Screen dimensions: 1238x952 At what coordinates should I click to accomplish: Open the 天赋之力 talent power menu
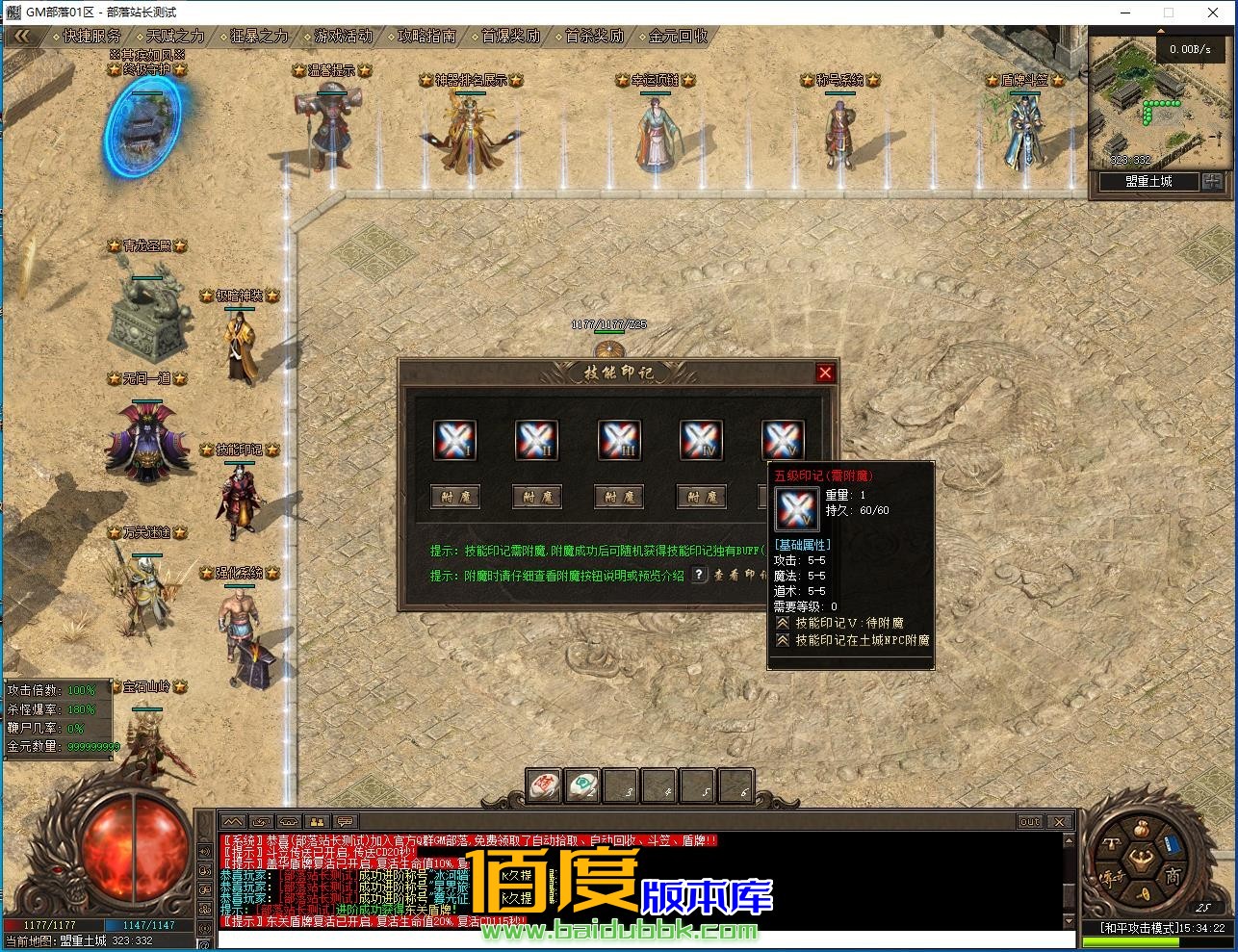click(x=175, y=37)
